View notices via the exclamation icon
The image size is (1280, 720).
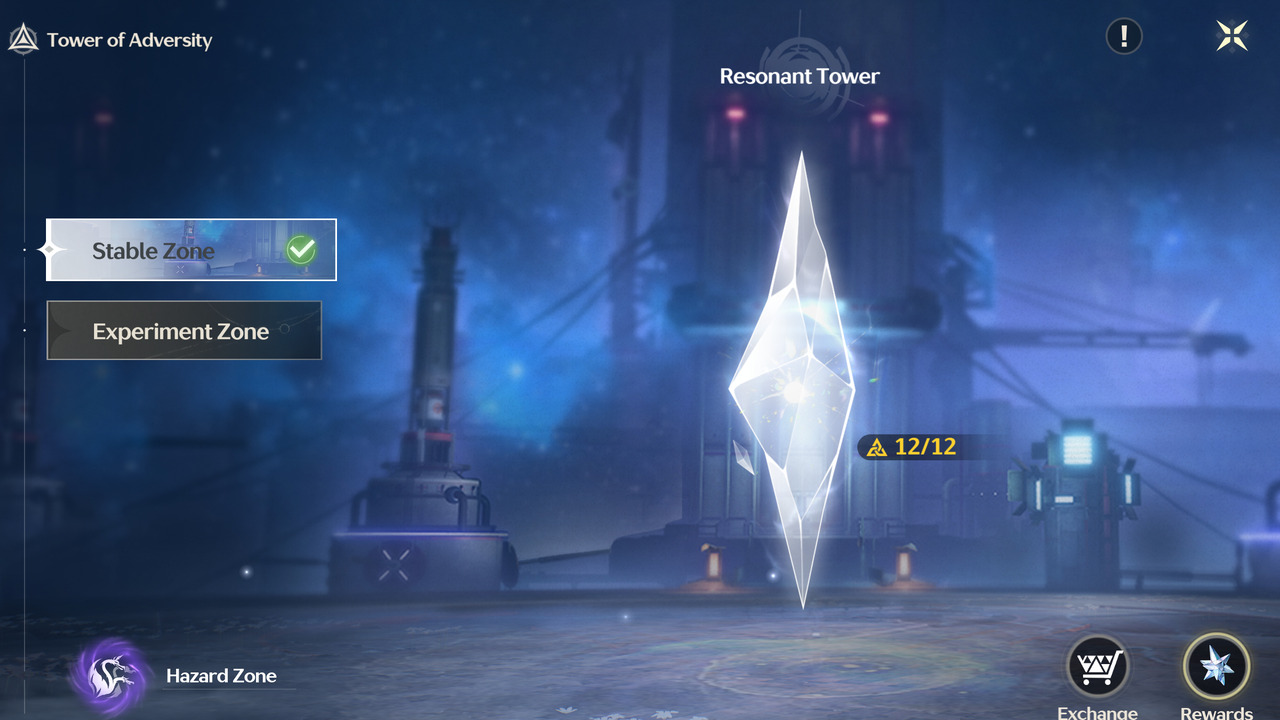(1122, 35)
